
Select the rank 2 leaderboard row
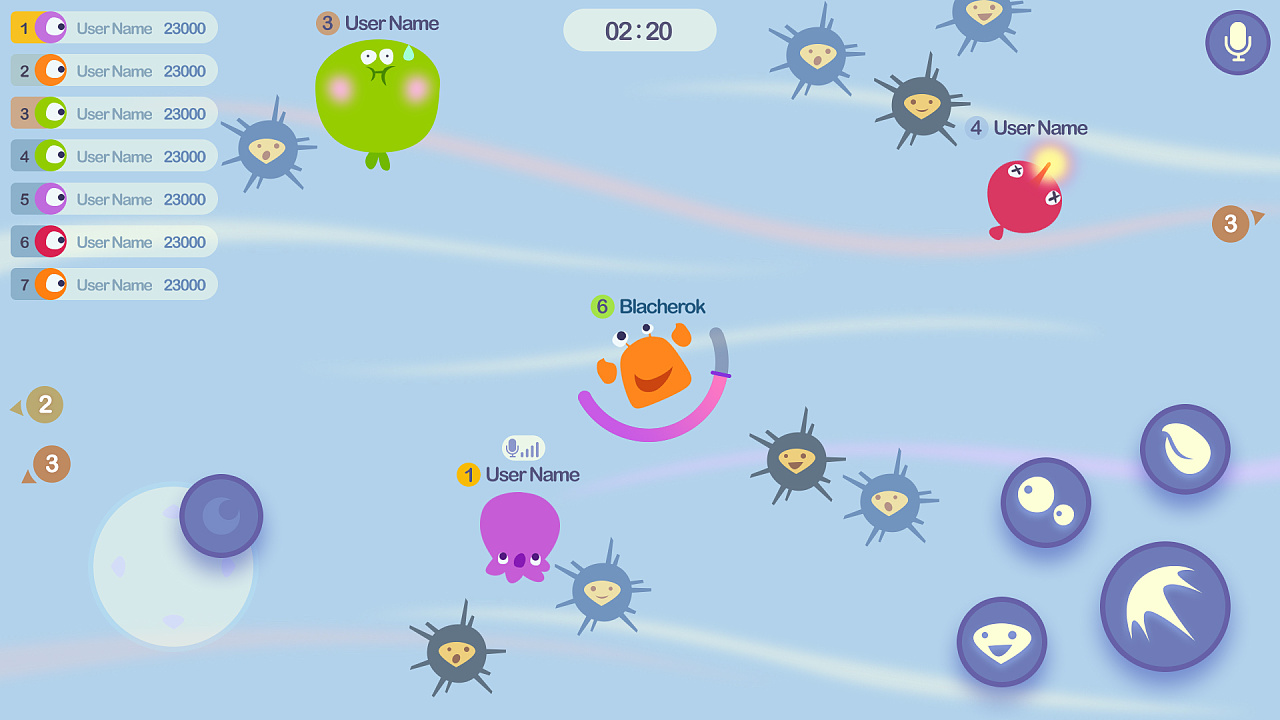pyautogui.click(x=114, y=71)
